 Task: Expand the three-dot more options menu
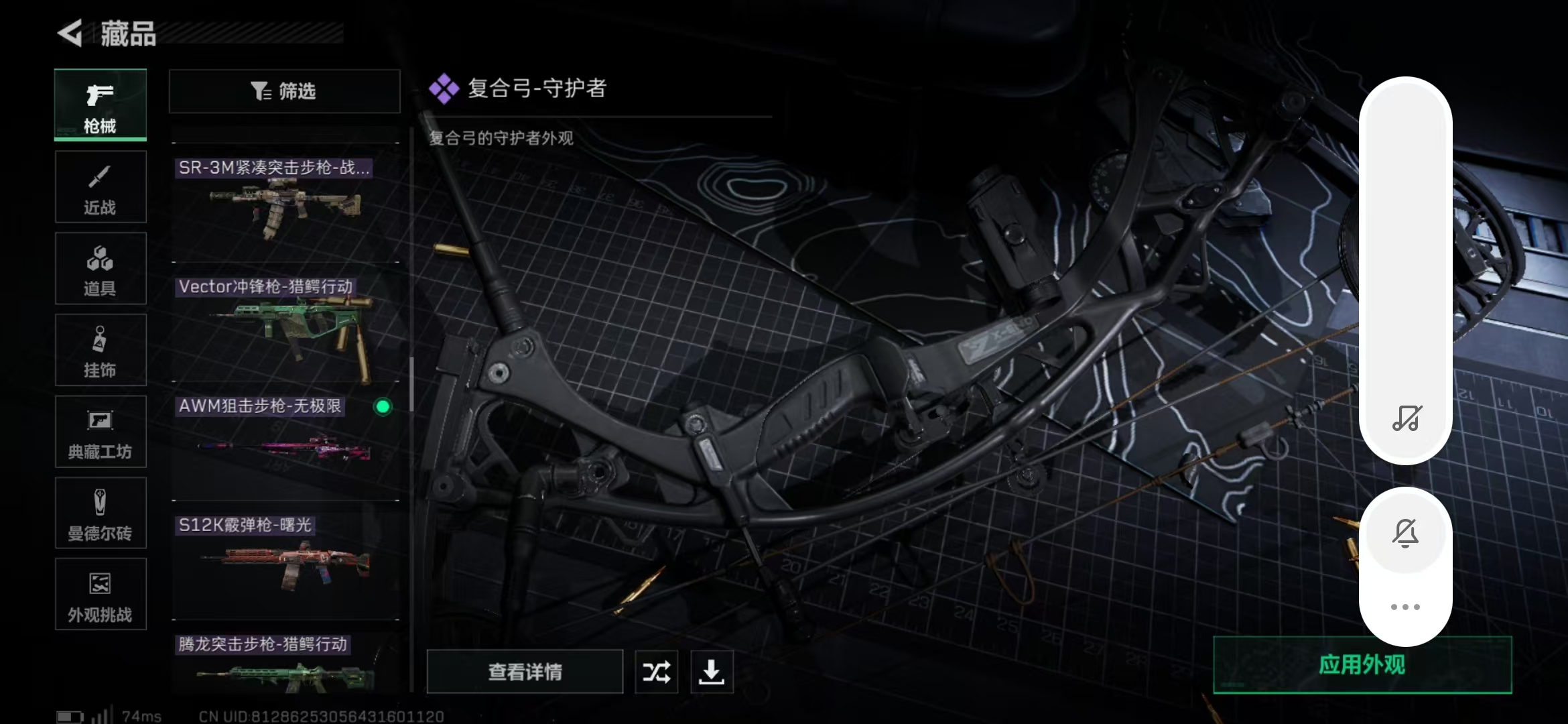tap(1406, 606)
